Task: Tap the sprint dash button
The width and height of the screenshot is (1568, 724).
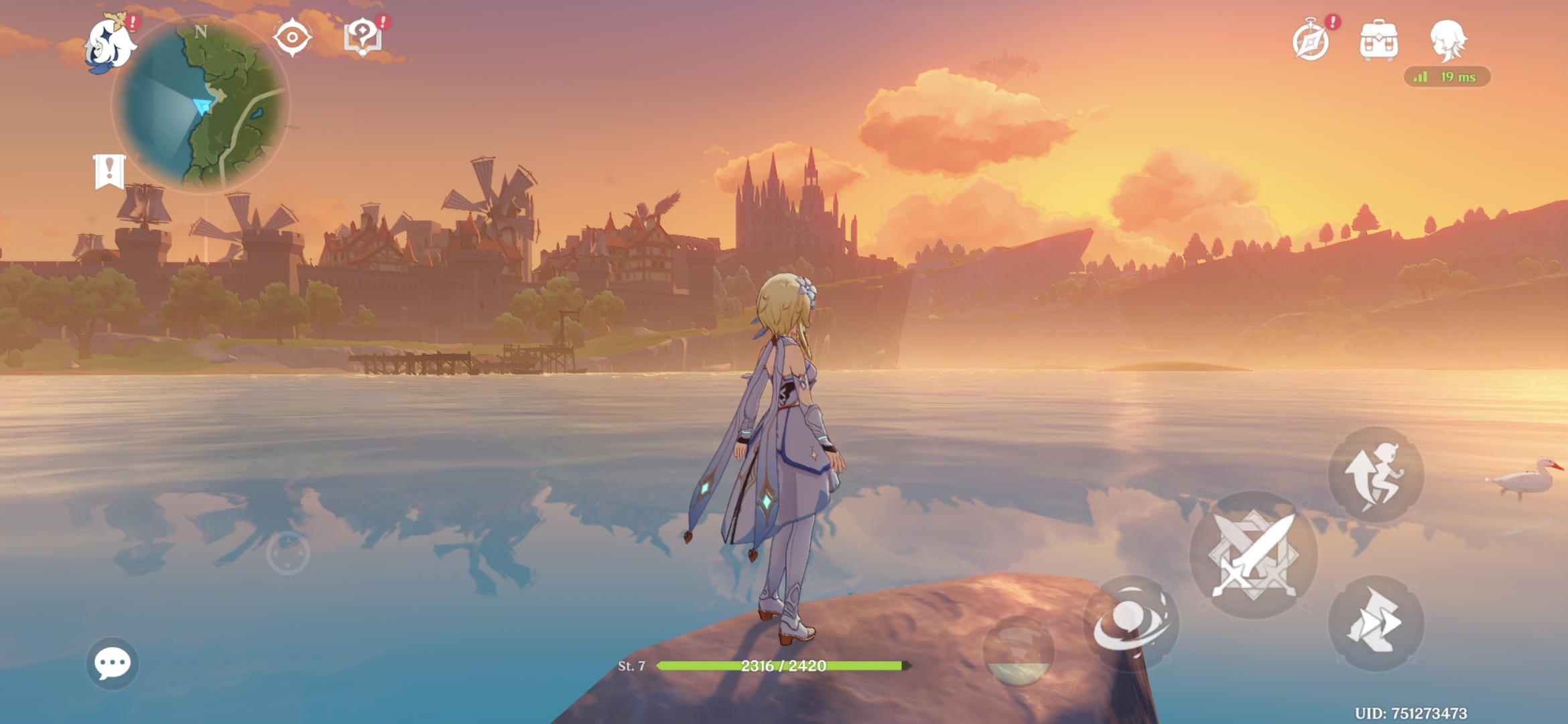Action: 1376,622
